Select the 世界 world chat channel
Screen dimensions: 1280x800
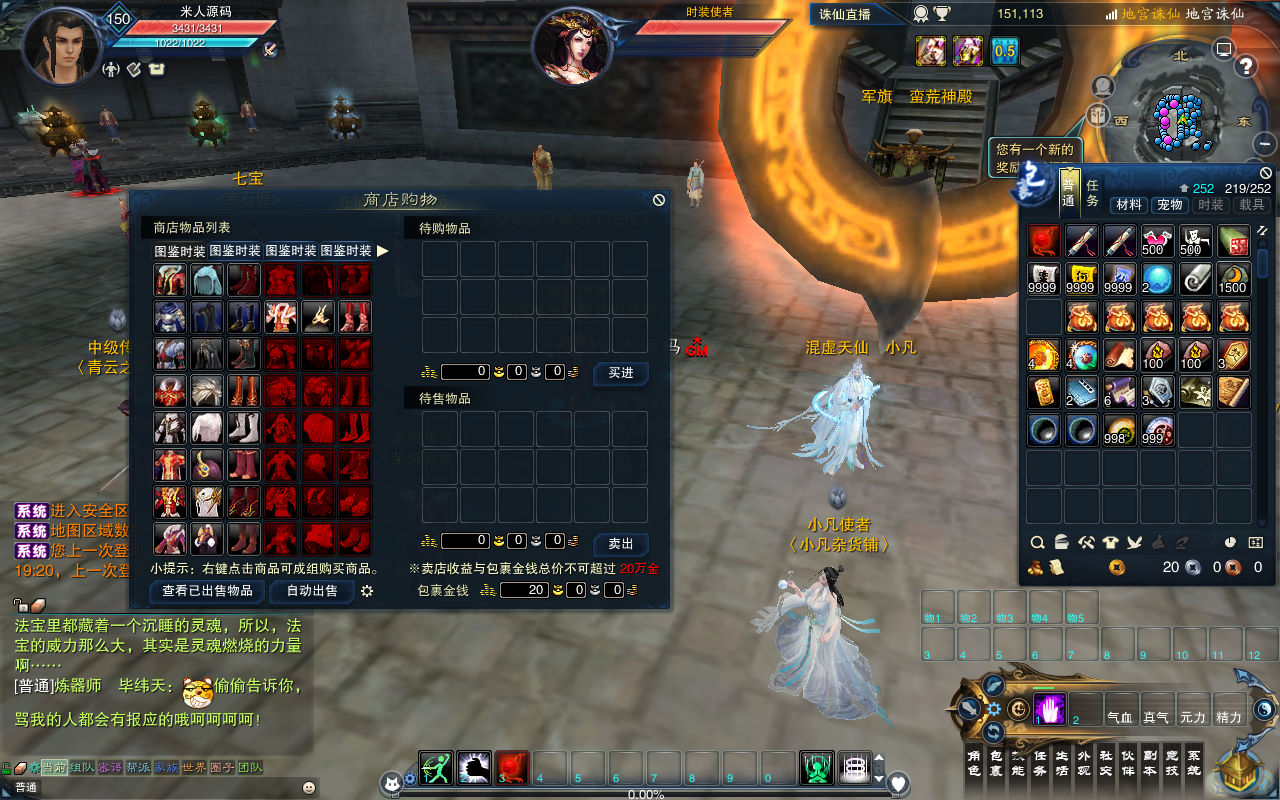[x=194, y=768]
